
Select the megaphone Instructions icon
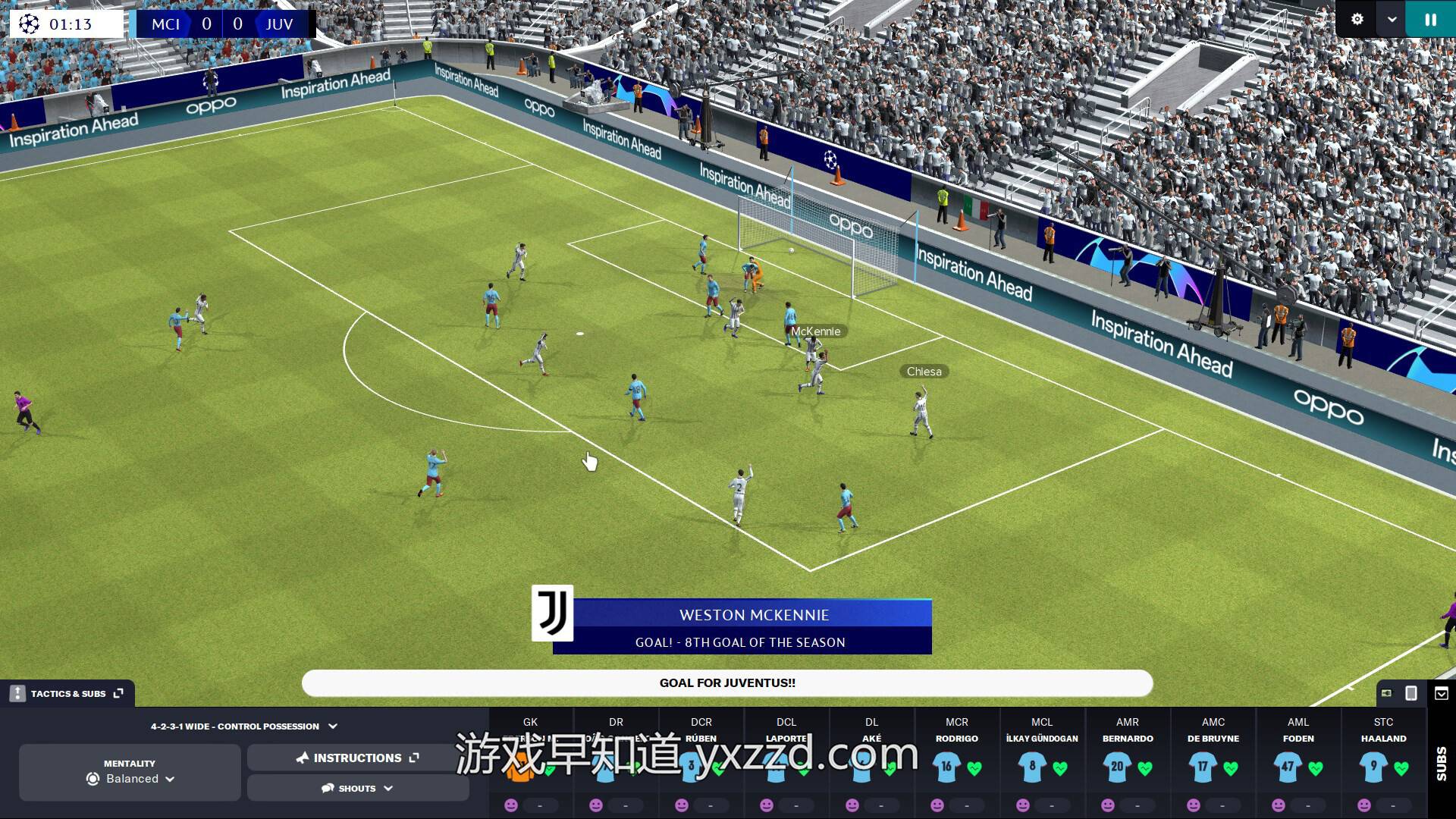[303, 757]
